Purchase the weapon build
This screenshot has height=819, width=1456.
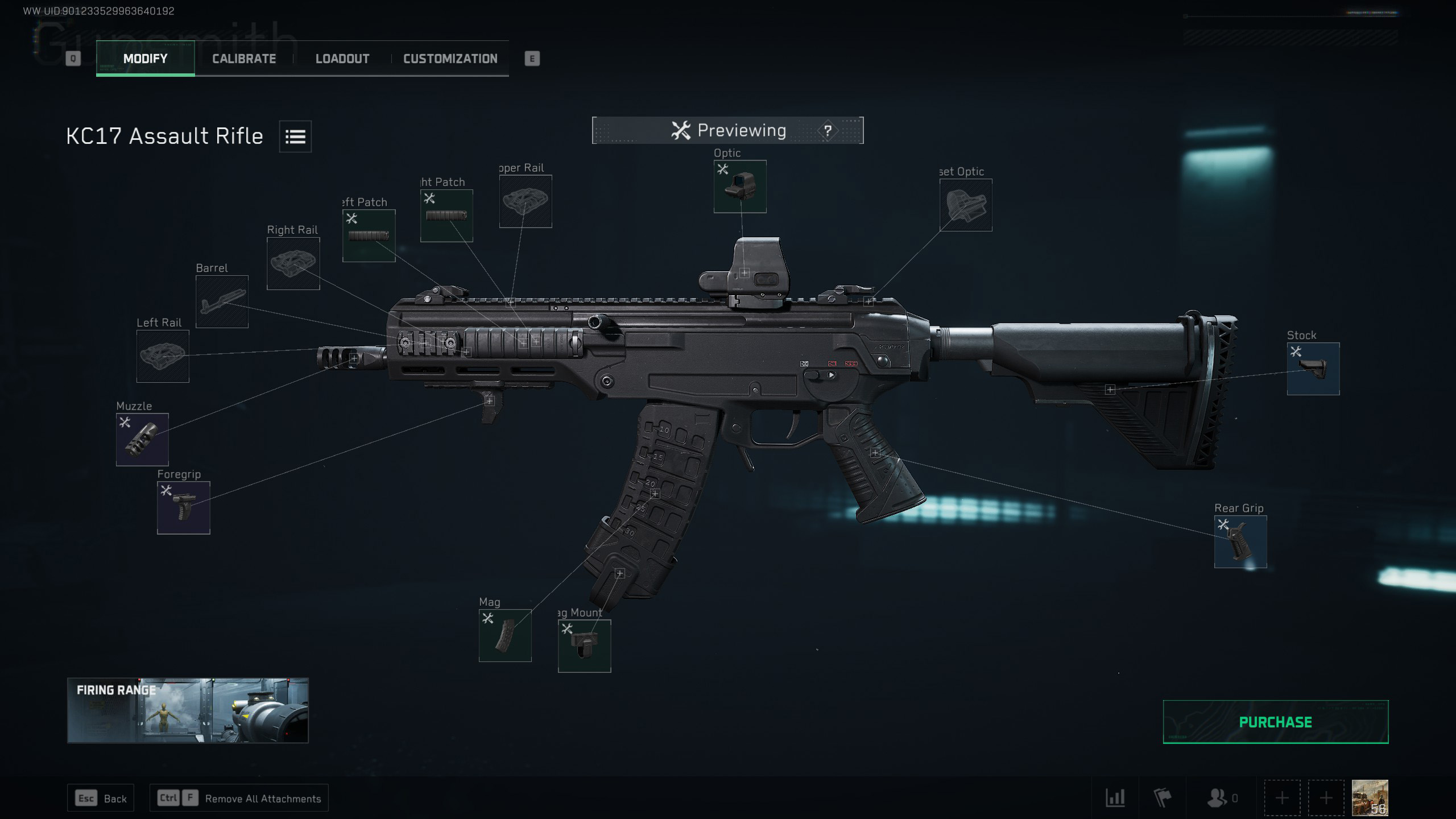1275,722
